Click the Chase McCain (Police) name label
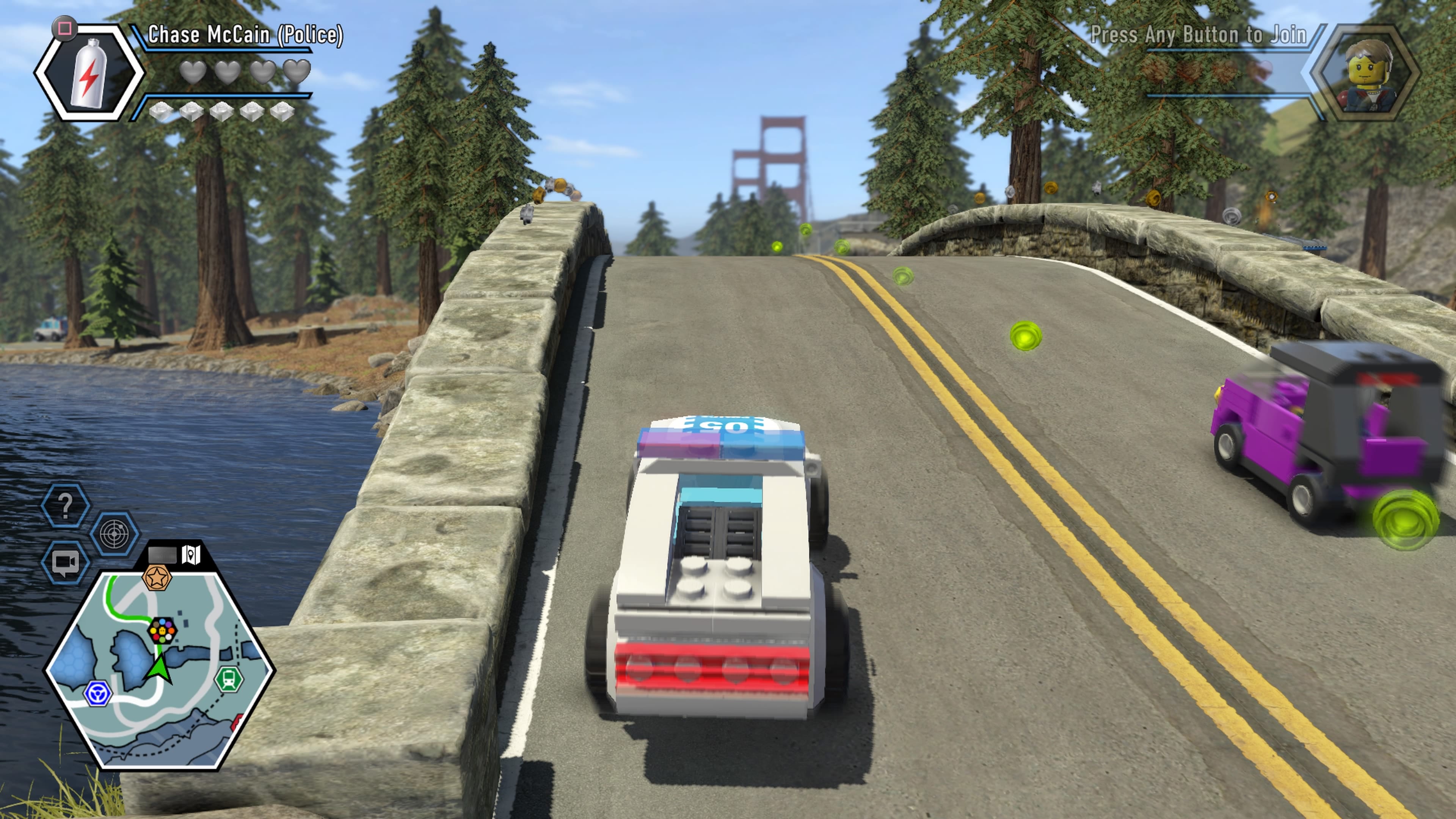 pos(245,35)
